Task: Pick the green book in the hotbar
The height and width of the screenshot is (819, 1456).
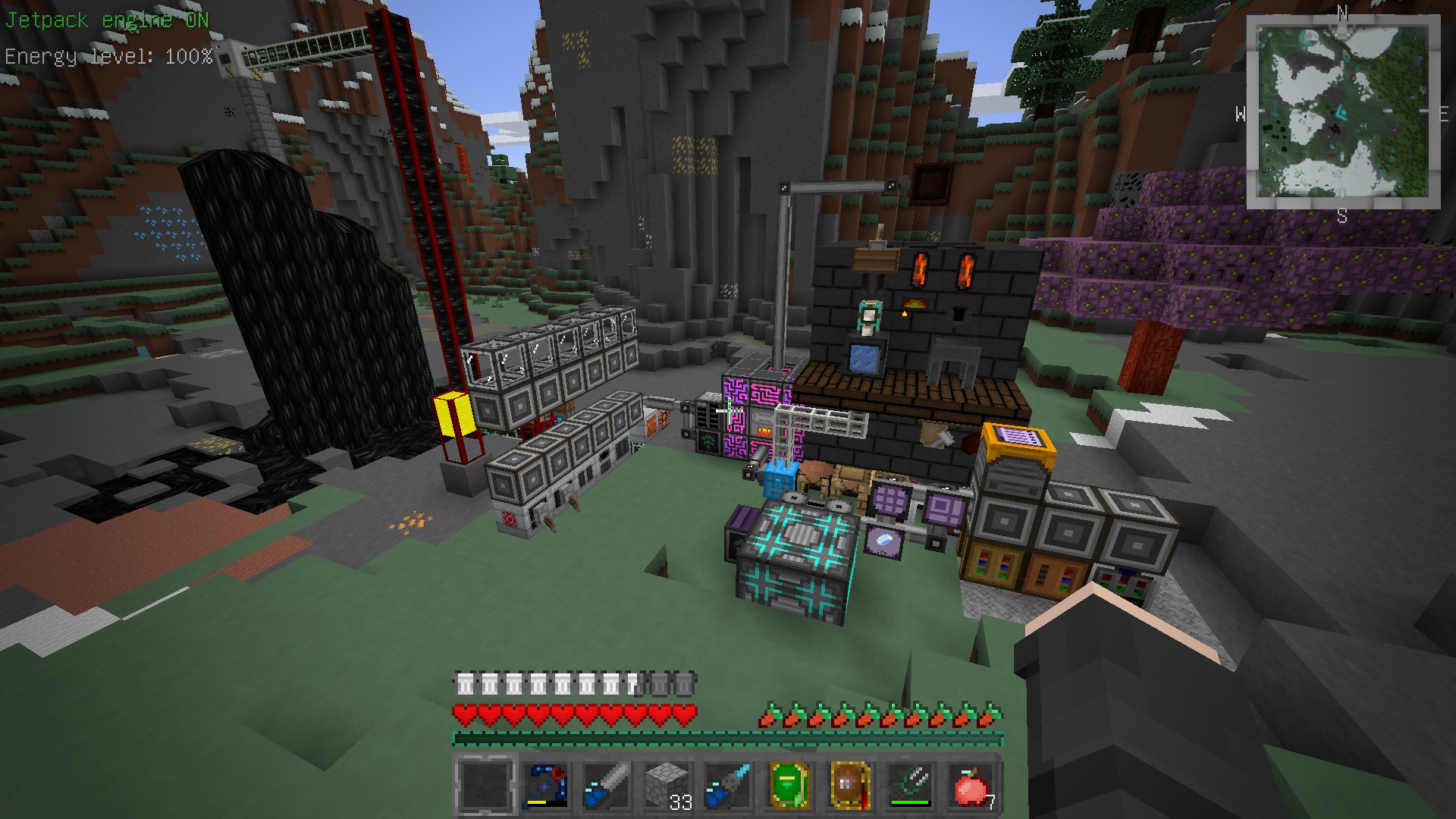Action: [789, 786]
